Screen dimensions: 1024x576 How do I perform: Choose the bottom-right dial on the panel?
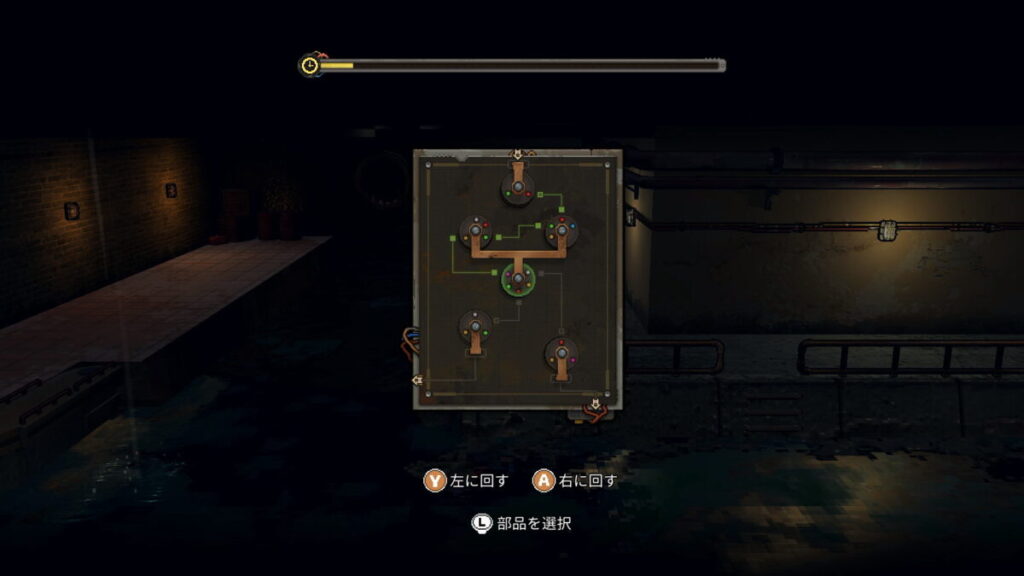561,353
